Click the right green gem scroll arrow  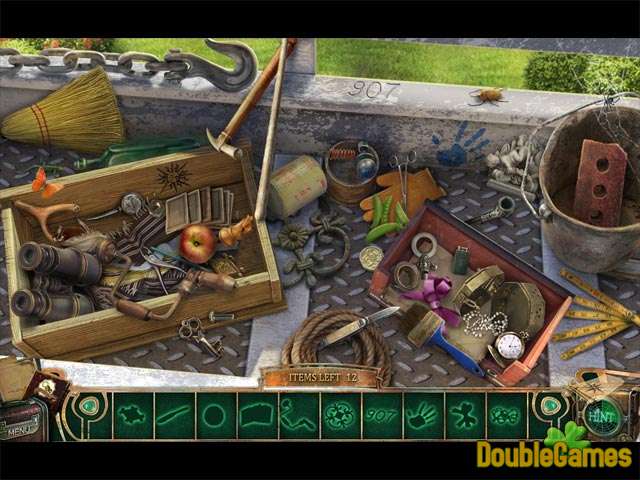click(548, 407)
